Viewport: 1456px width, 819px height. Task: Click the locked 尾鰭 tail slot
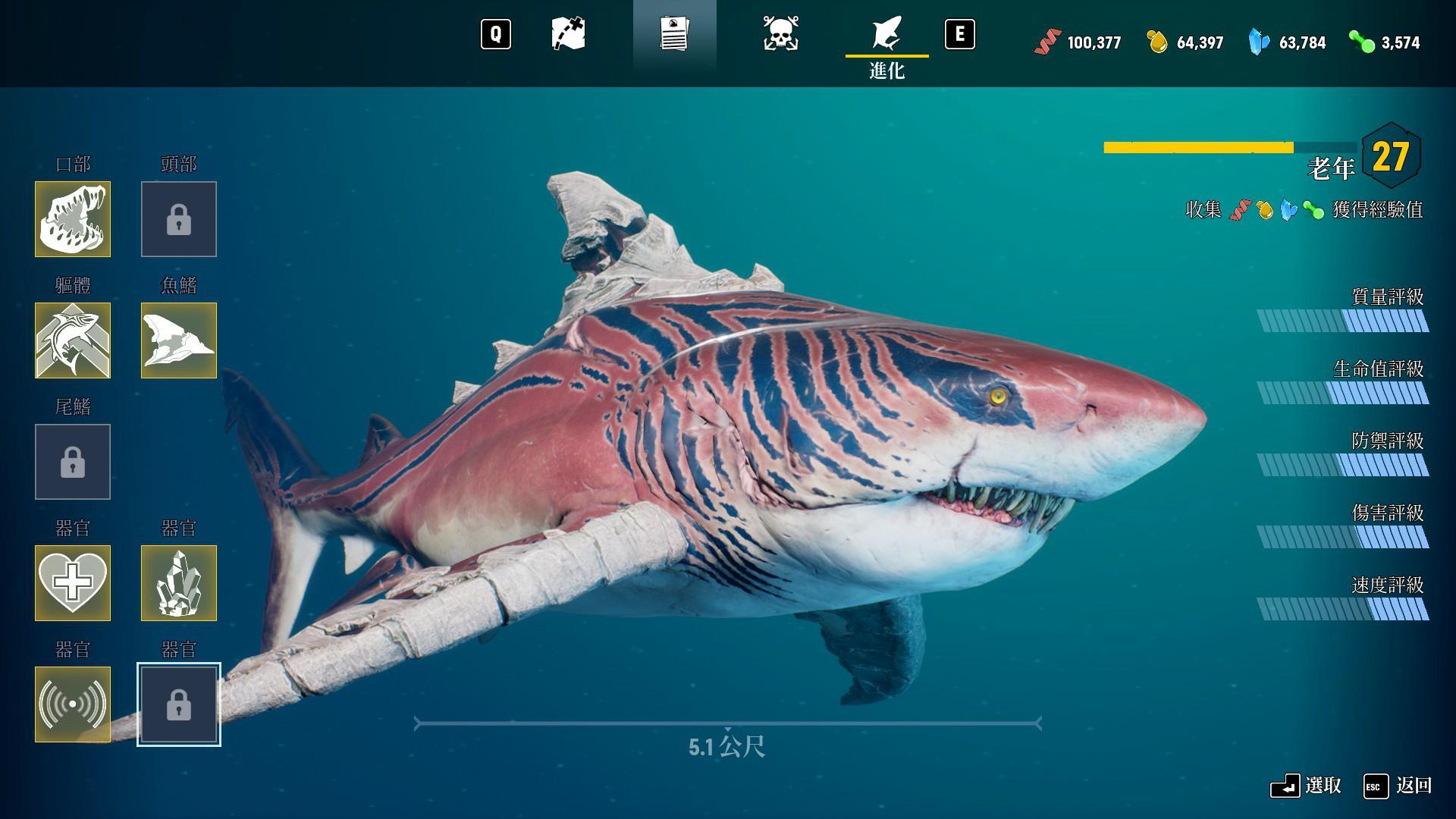pos(73,462)
